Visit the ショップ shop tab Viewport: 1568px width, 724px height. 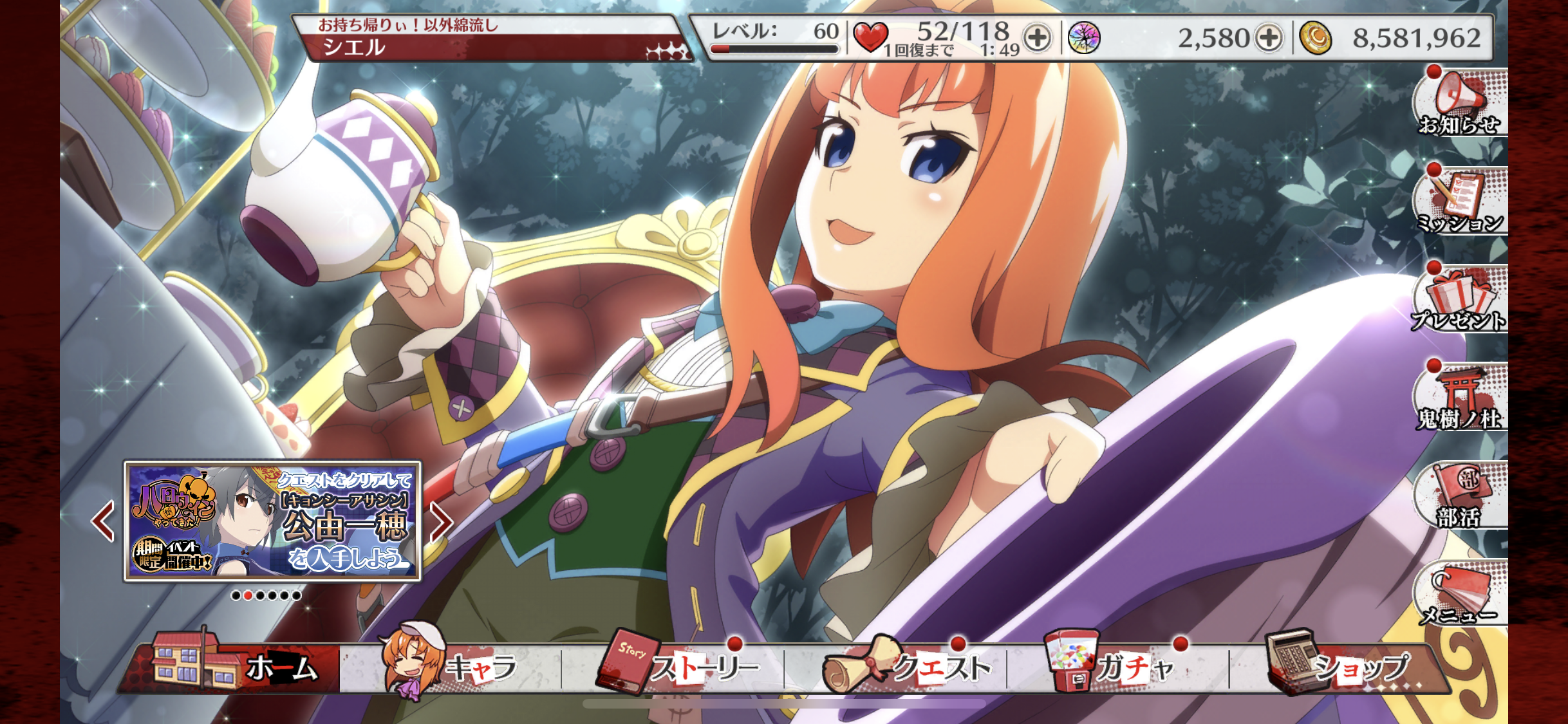1339,666
